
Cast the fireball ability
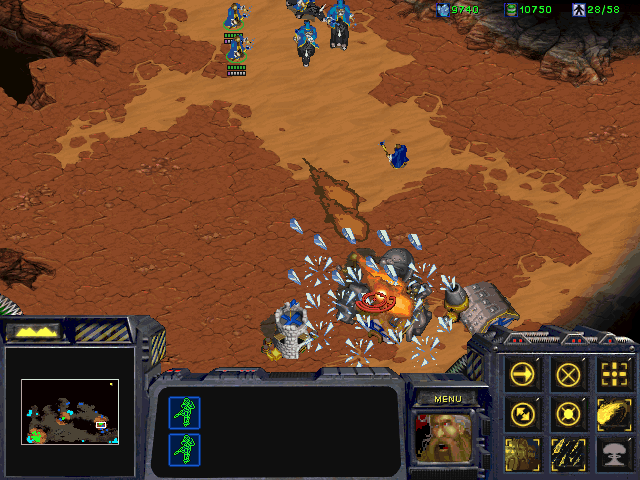pyautogui.click(x=613, y=412)
